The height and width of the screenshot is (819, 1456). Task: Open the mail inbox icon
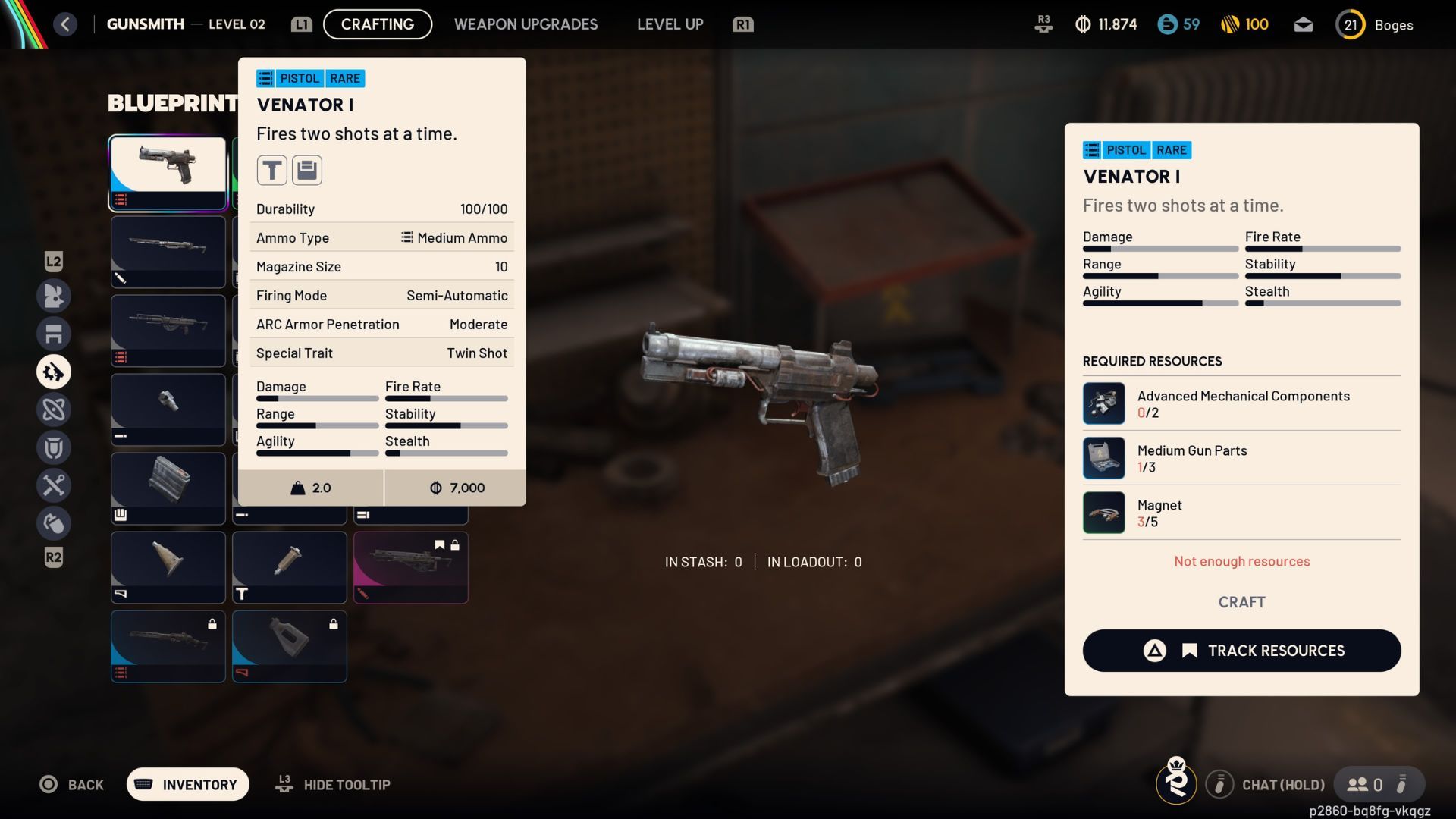point(1303,24)
